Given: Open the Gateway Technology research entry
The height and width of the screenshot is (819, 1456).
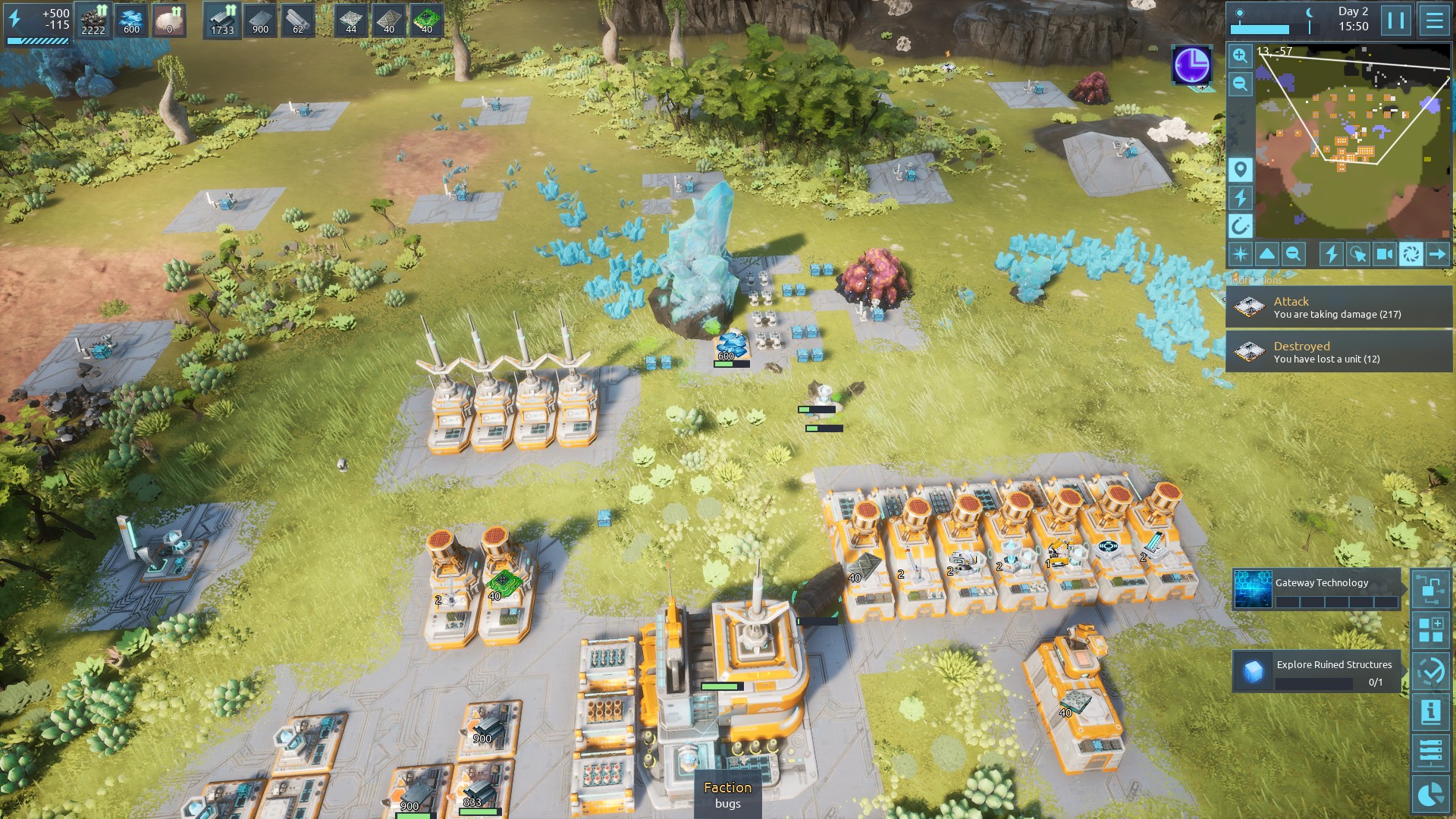Looking at the screenshot, I should coord(1316,590).
